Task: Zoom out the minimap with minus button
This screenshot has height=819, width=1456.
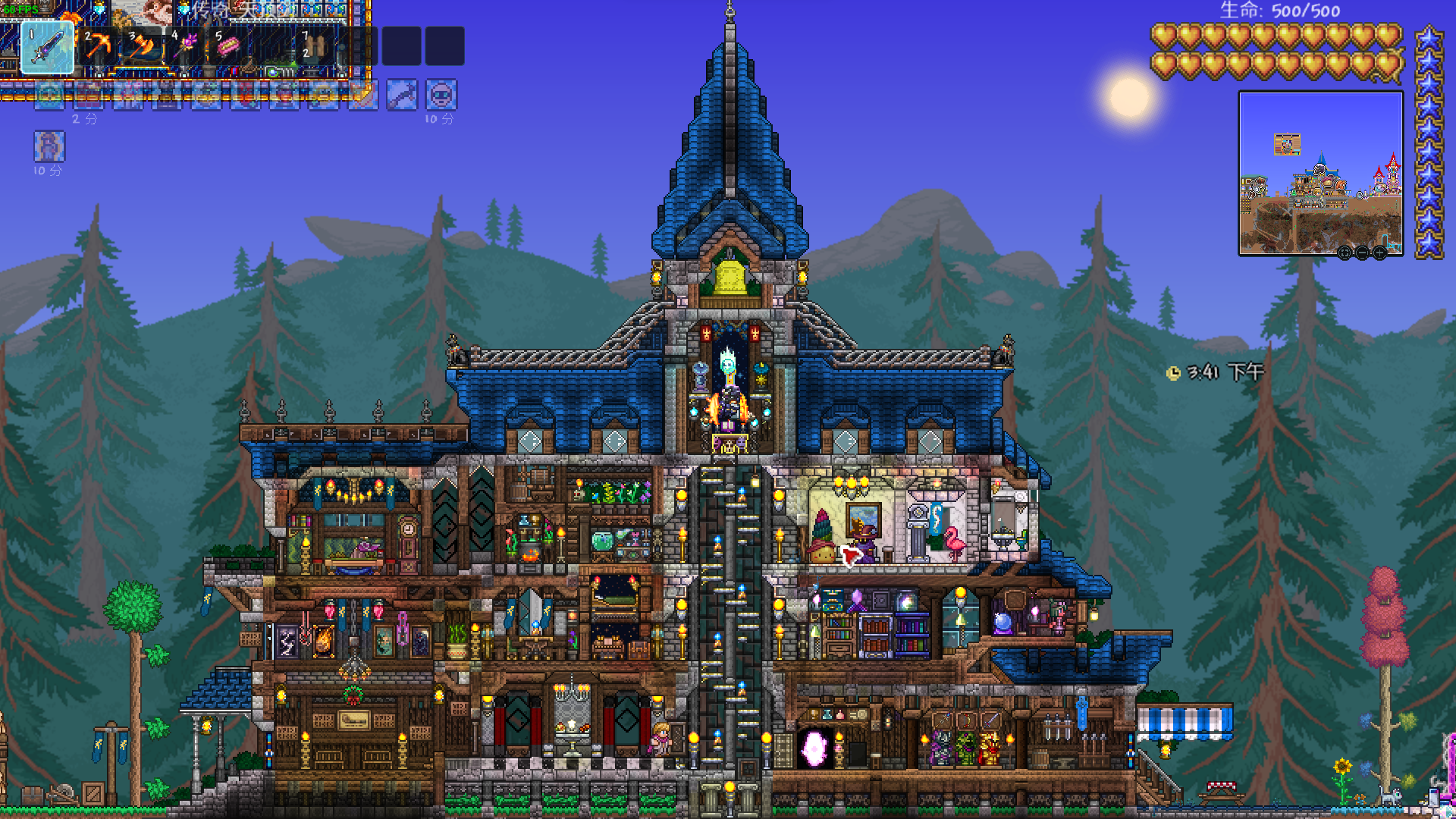Action: tap(1362, 253)
